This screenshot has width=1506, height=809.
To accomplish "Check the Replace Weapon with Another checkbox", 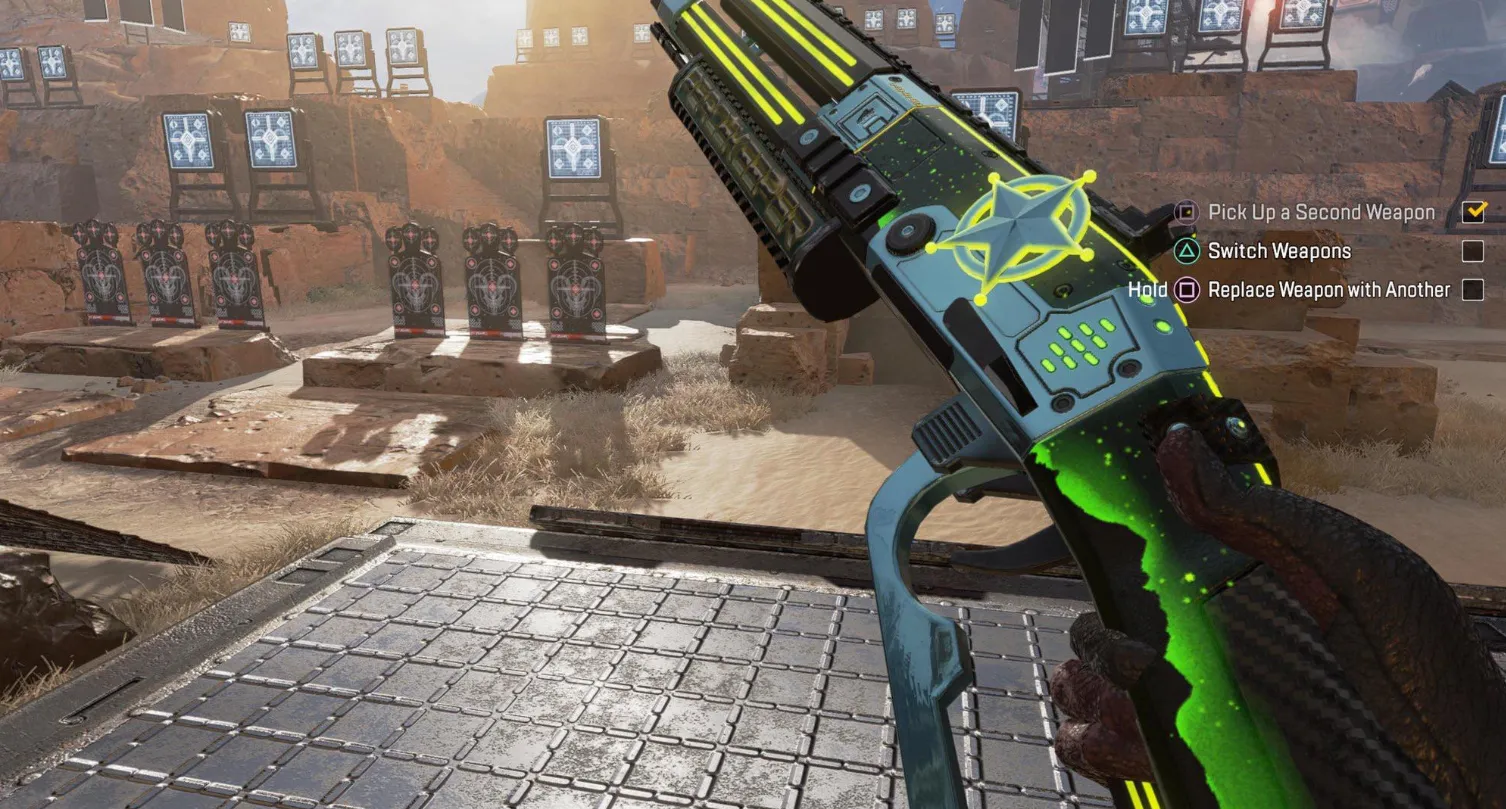I will pyautogui.click(x=1471, y=289).
